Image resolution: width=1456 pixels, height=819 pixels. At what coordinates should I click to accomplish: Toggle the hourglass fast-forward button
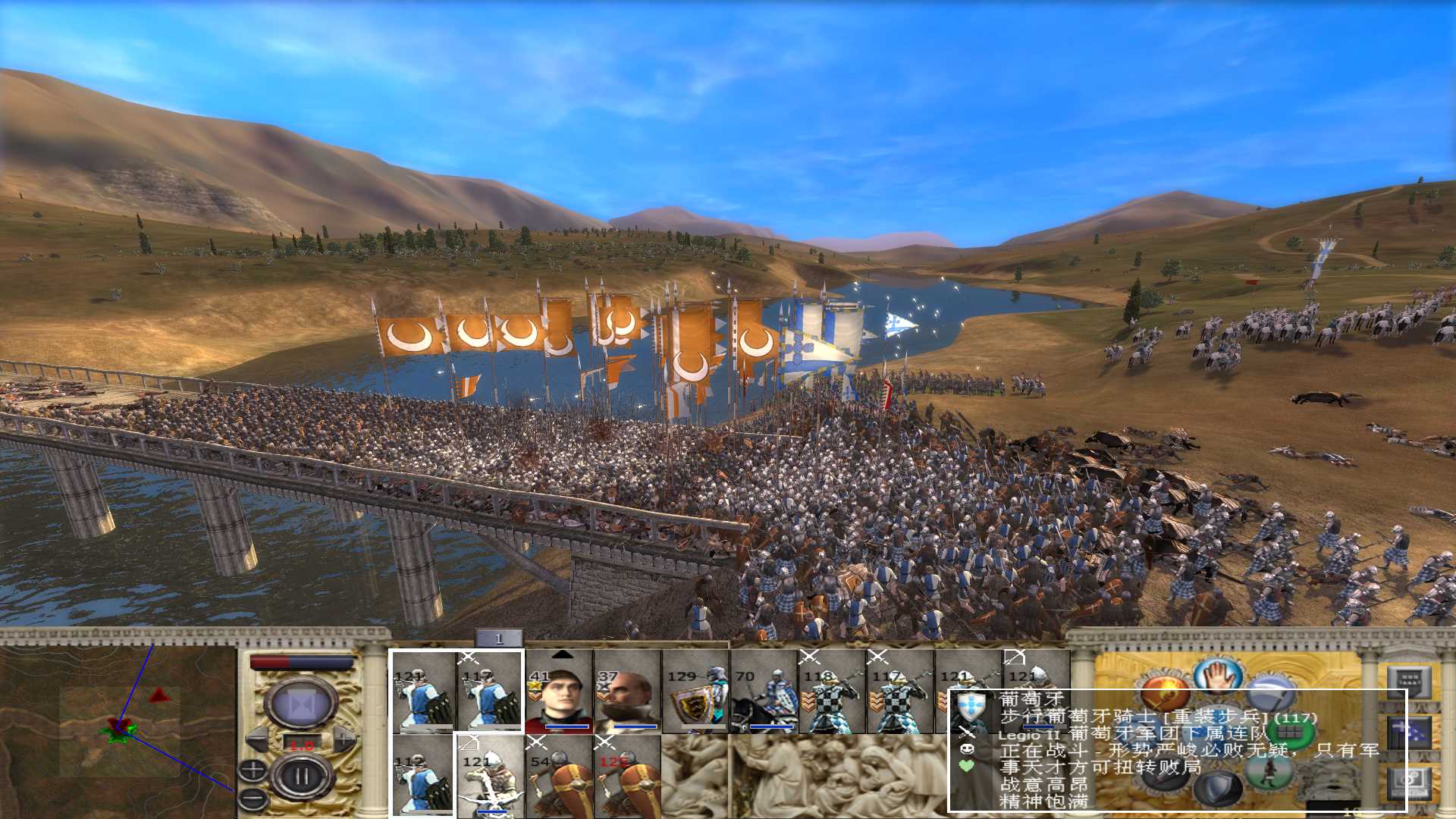coord(302,704)
